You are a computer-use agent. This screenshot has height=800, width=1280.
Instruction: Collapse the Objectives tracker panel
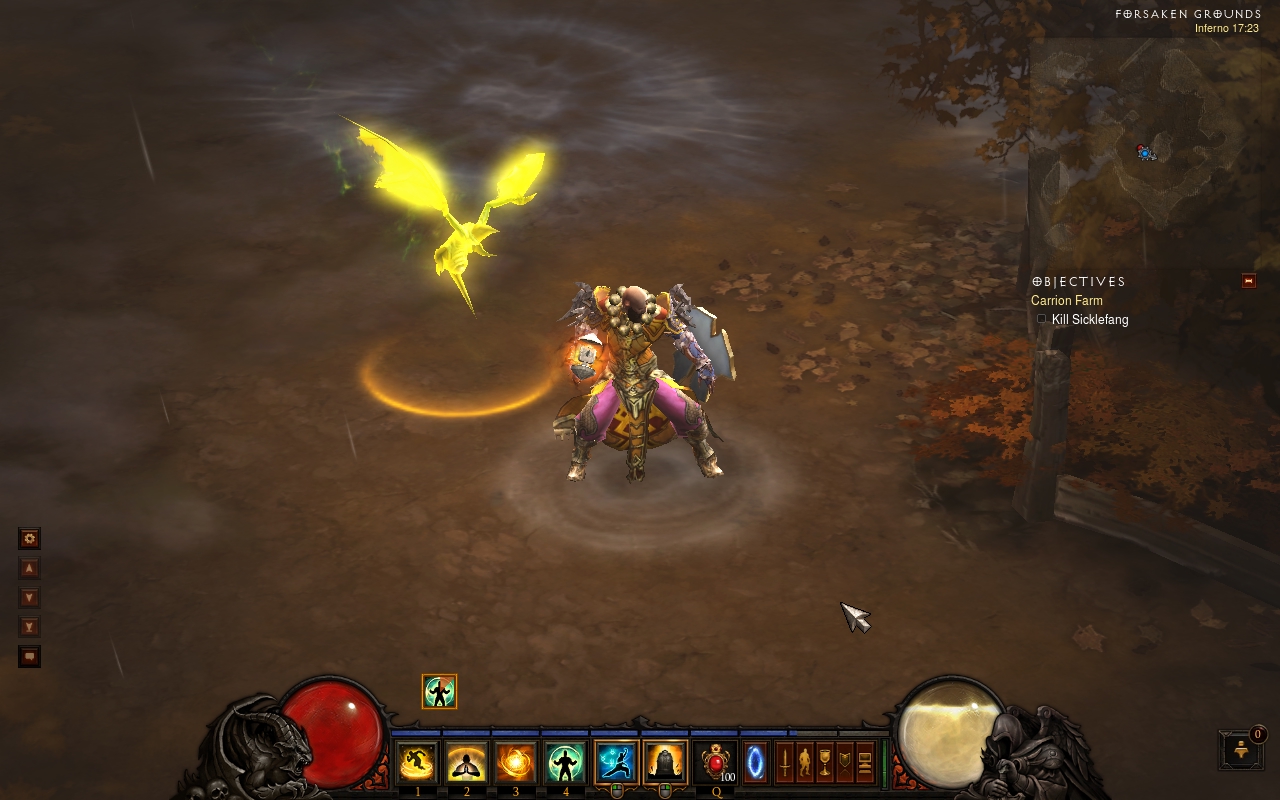point(1248,281)
